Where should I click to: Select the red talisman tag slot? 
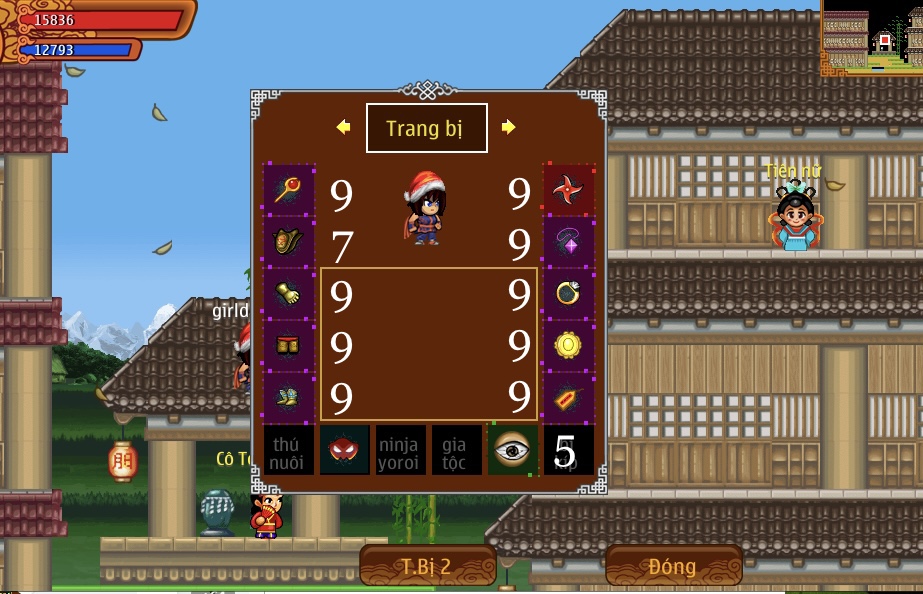569,398
